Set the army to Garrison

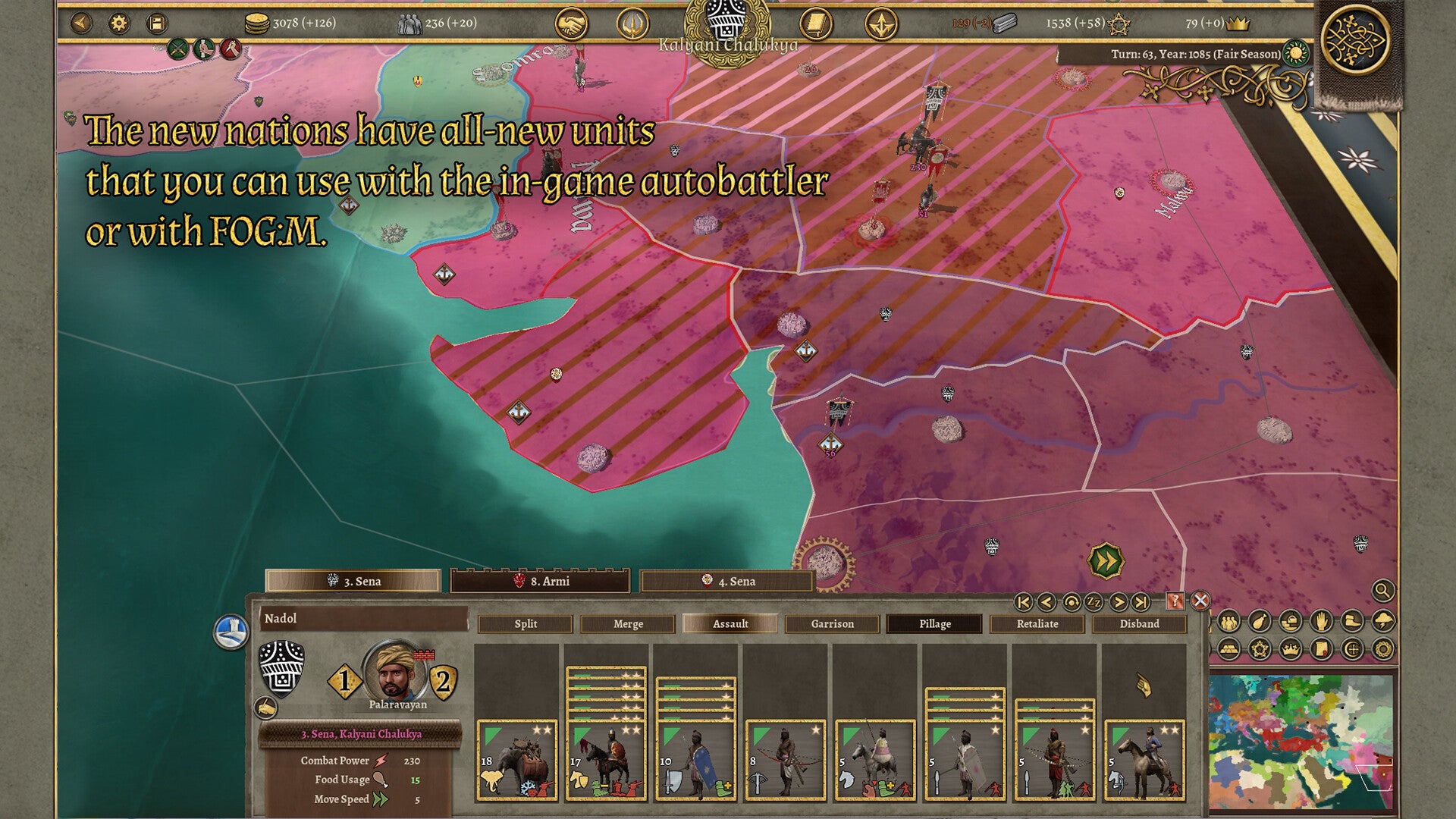[832, 623]
